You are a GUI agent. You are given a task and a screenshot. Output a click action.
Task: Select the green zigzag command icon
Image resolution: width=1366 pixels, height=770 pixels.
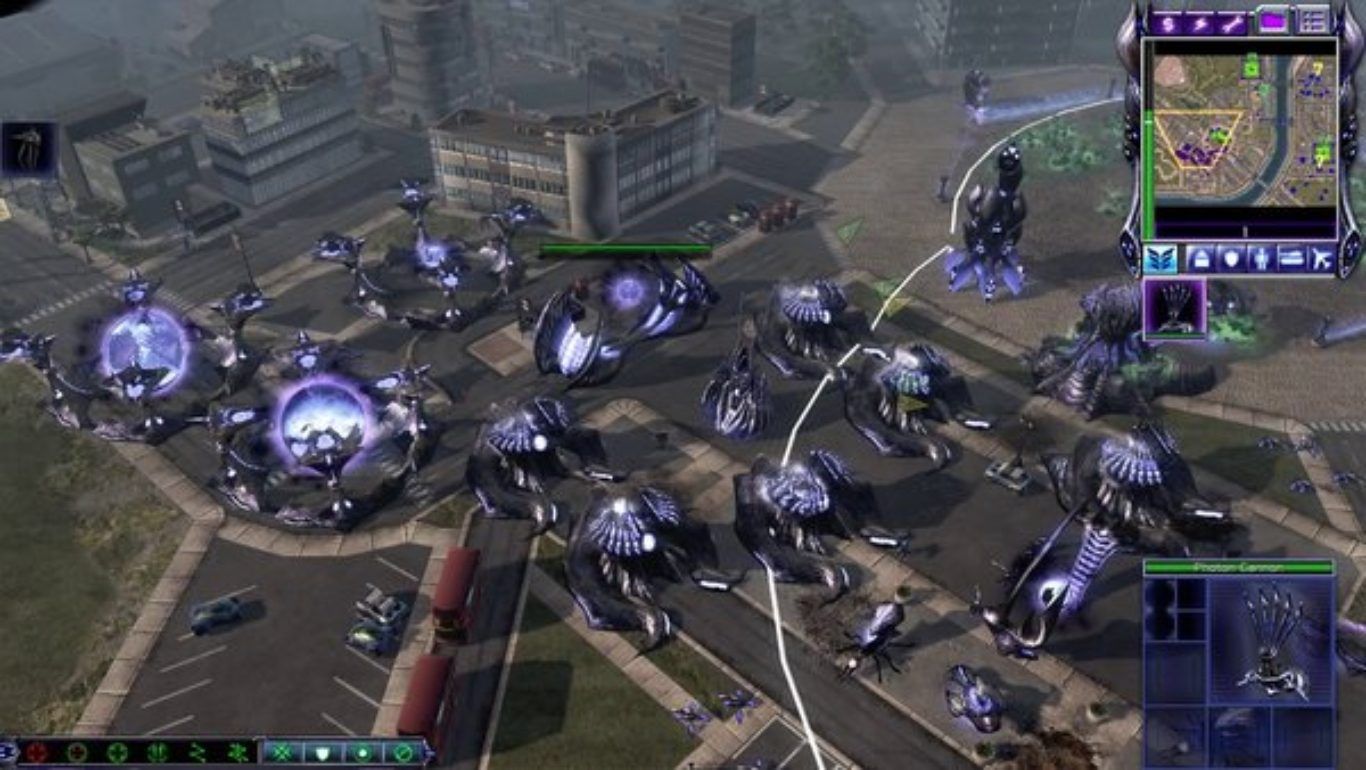click(197, 753)
